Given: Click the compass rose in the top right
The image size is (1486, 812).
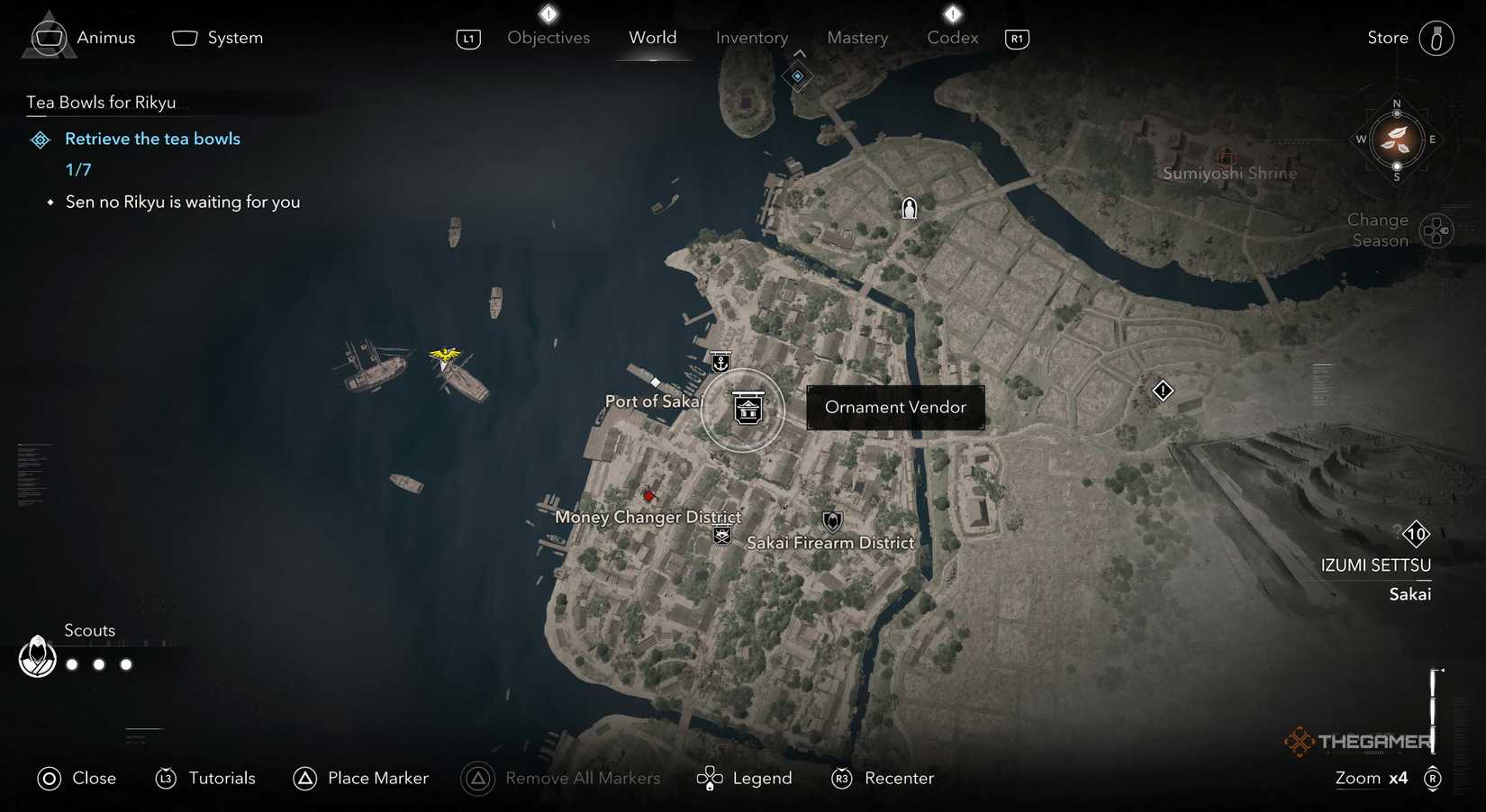Looking at the screenshot, I should point(1397,140).
